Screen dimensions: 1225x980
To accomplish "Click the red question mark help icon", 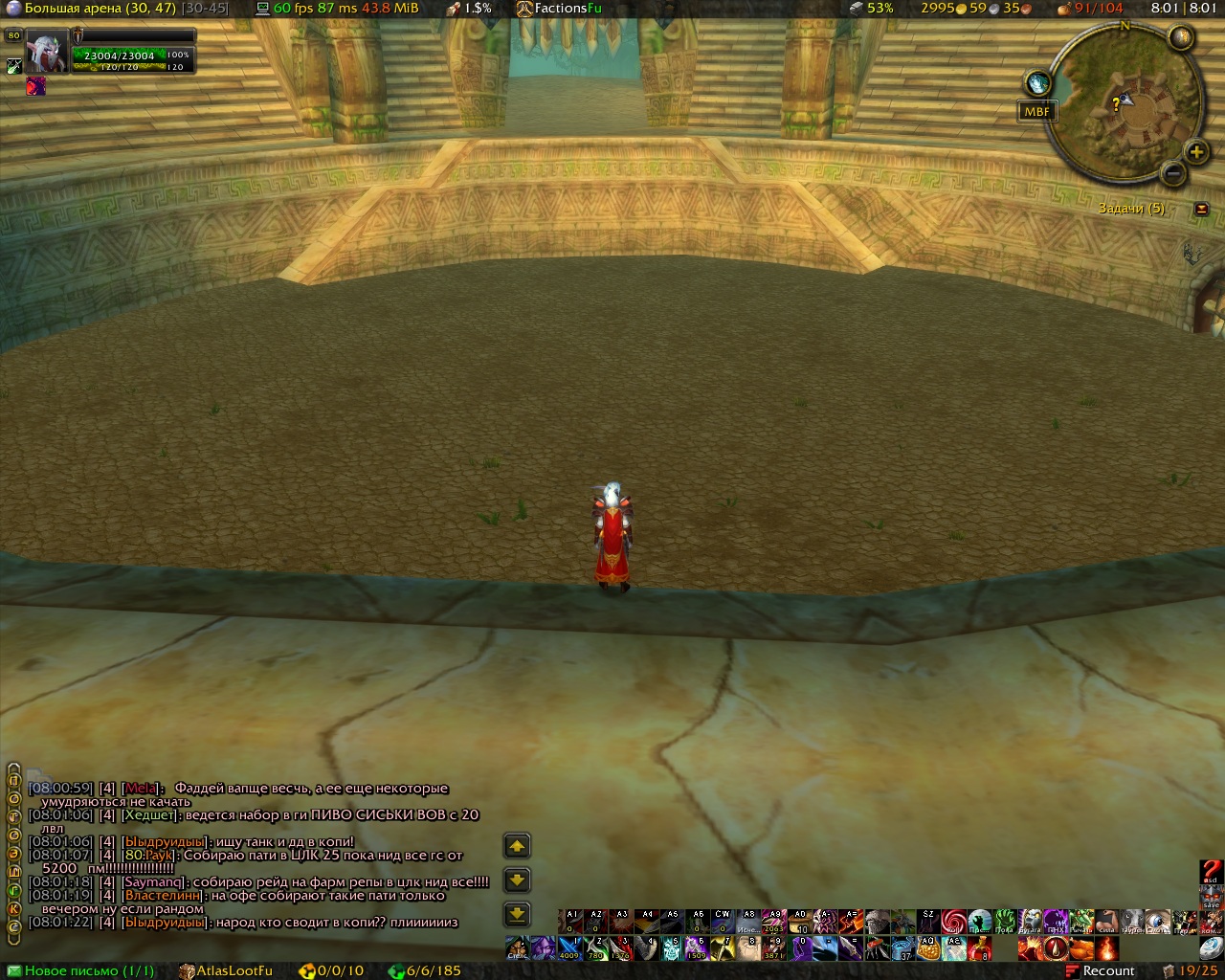I will (x=1211, y=872).
